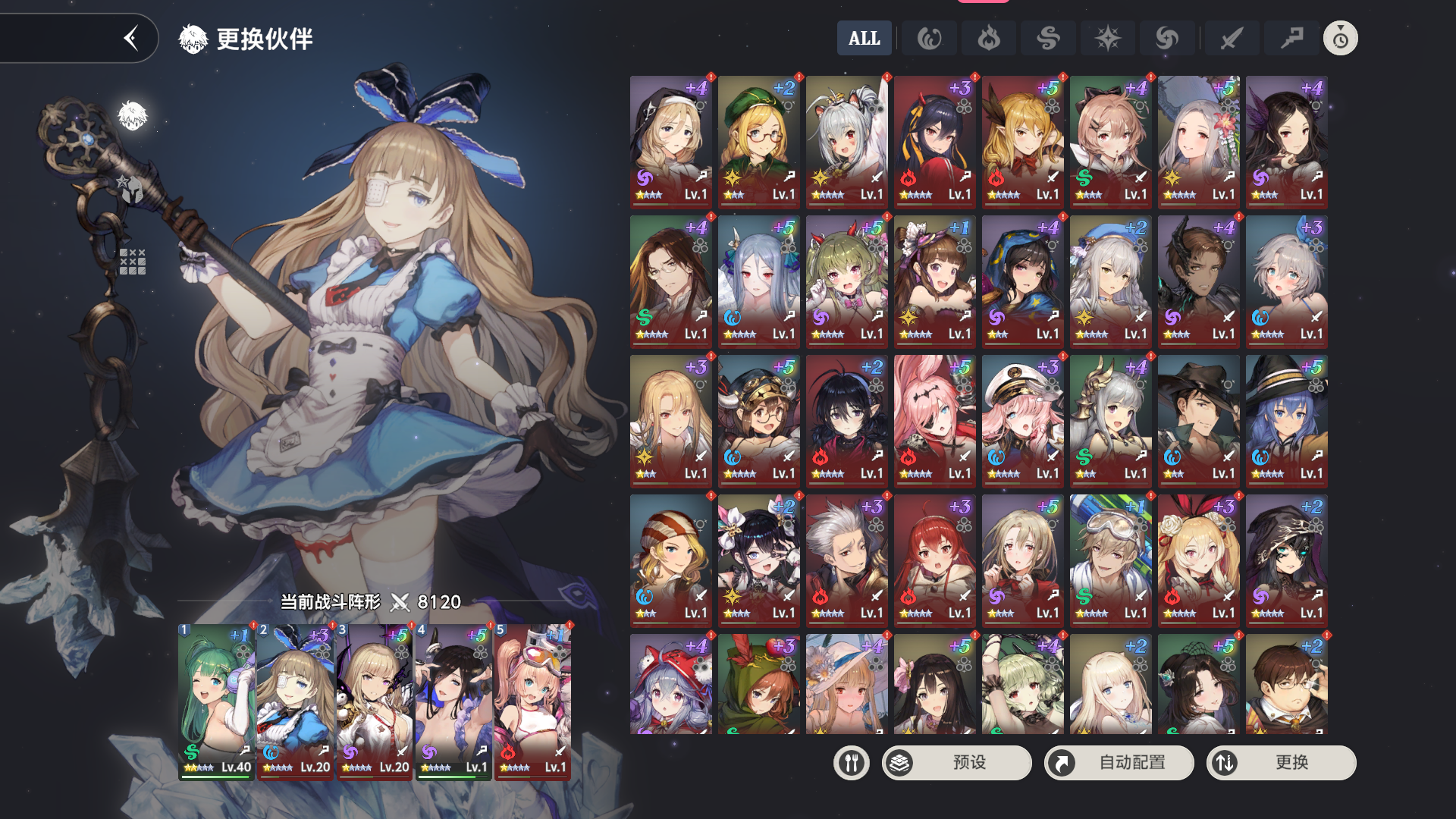
Task: Click the fork and knife round button
Action: click(x=851, y=762)
